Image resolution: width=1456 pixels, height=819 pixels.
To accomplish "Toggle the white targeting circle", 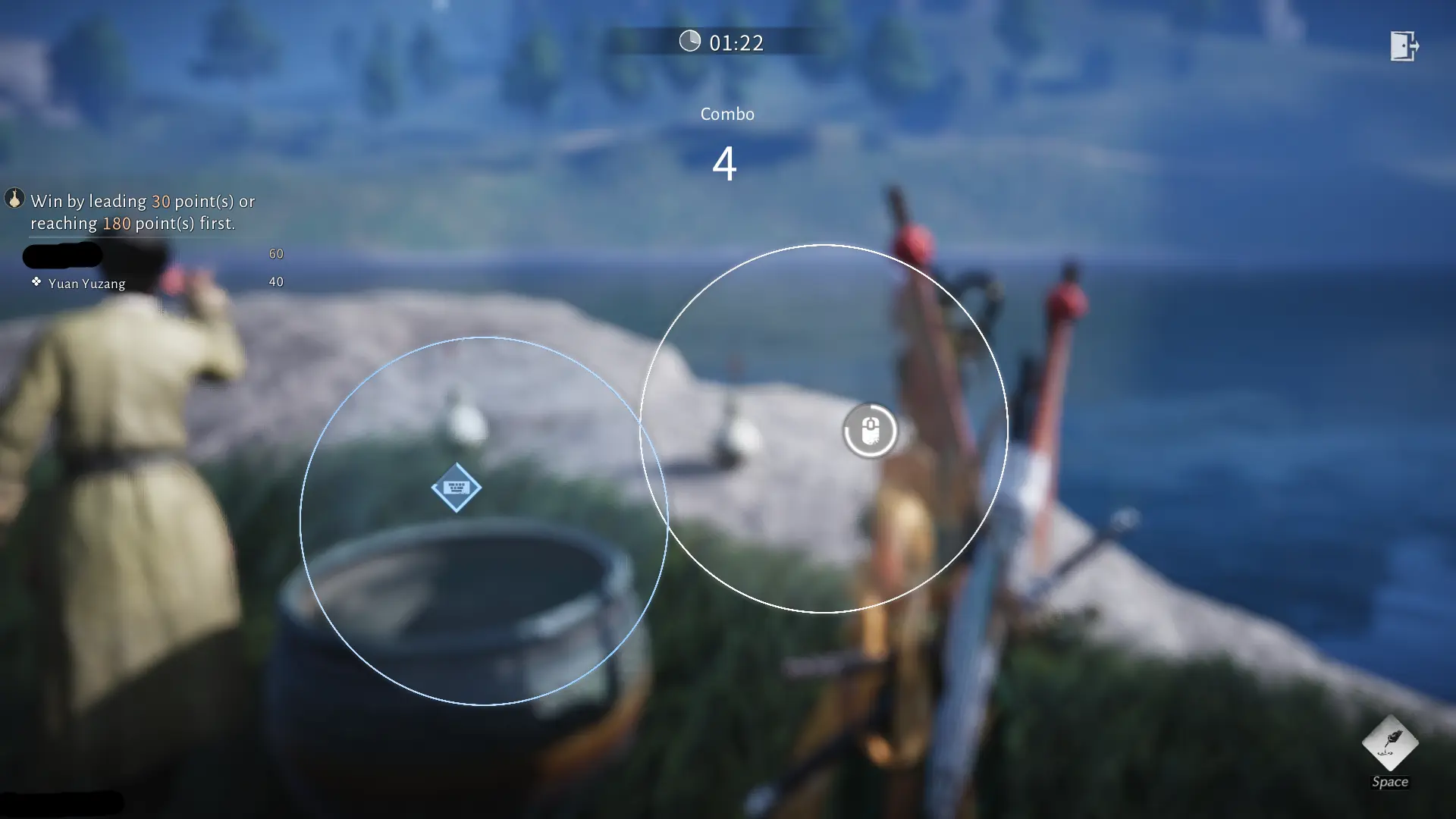I will click(823, 428).
